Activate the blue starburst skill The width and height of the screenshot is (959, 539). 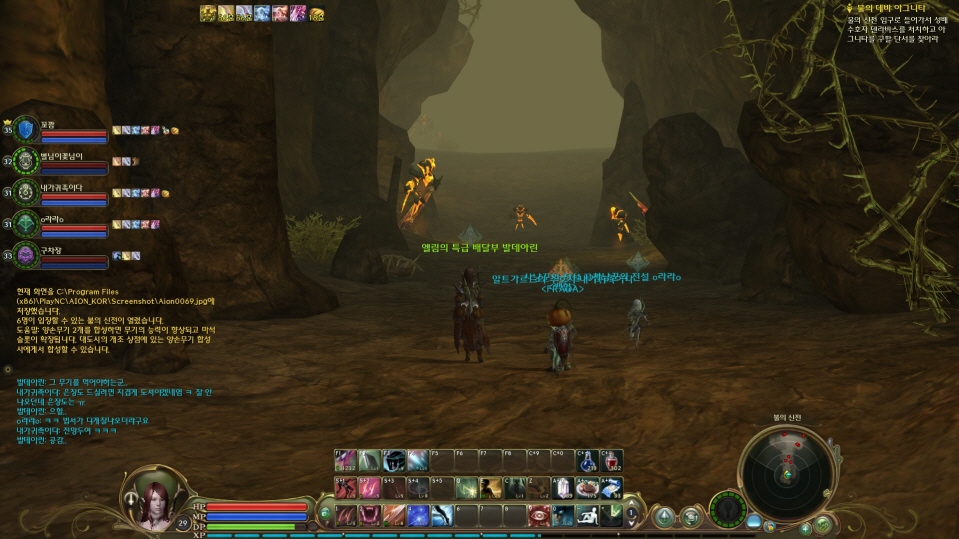coord(418,515)
